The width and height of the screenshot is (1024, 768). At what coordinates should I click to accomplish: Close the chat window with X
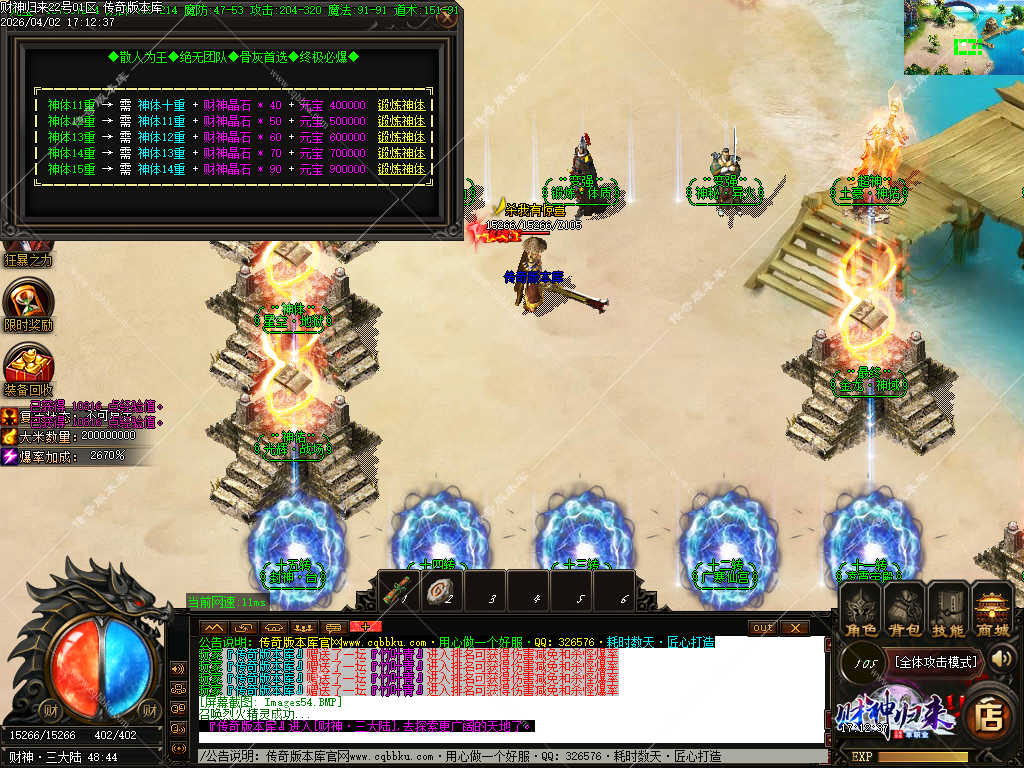[x=794, y=627]
